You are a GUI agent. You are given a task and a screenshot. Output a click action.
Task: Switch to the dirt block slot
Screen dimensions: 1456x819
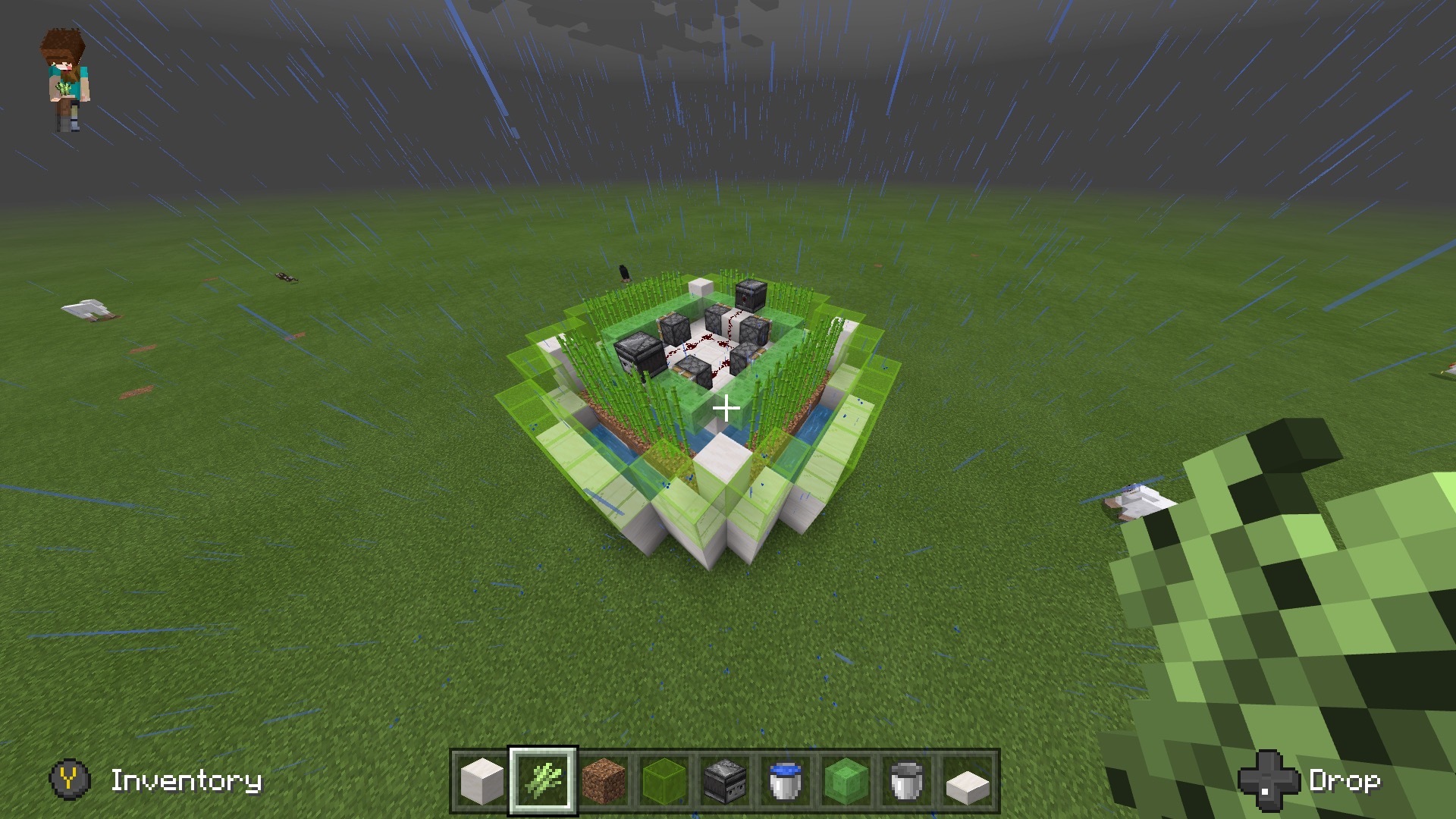604,780
